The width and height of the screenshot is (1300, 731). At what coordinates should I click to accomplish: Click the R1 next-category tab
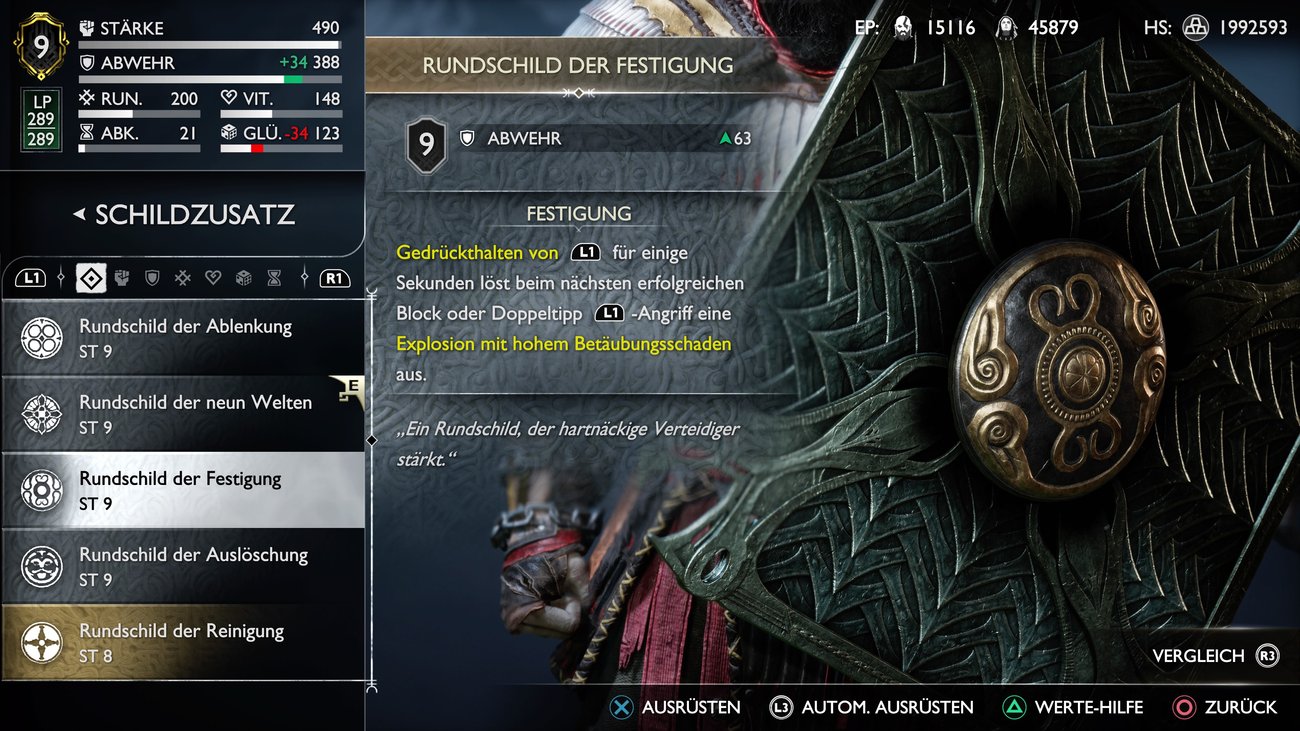click(x=334, y=277)
